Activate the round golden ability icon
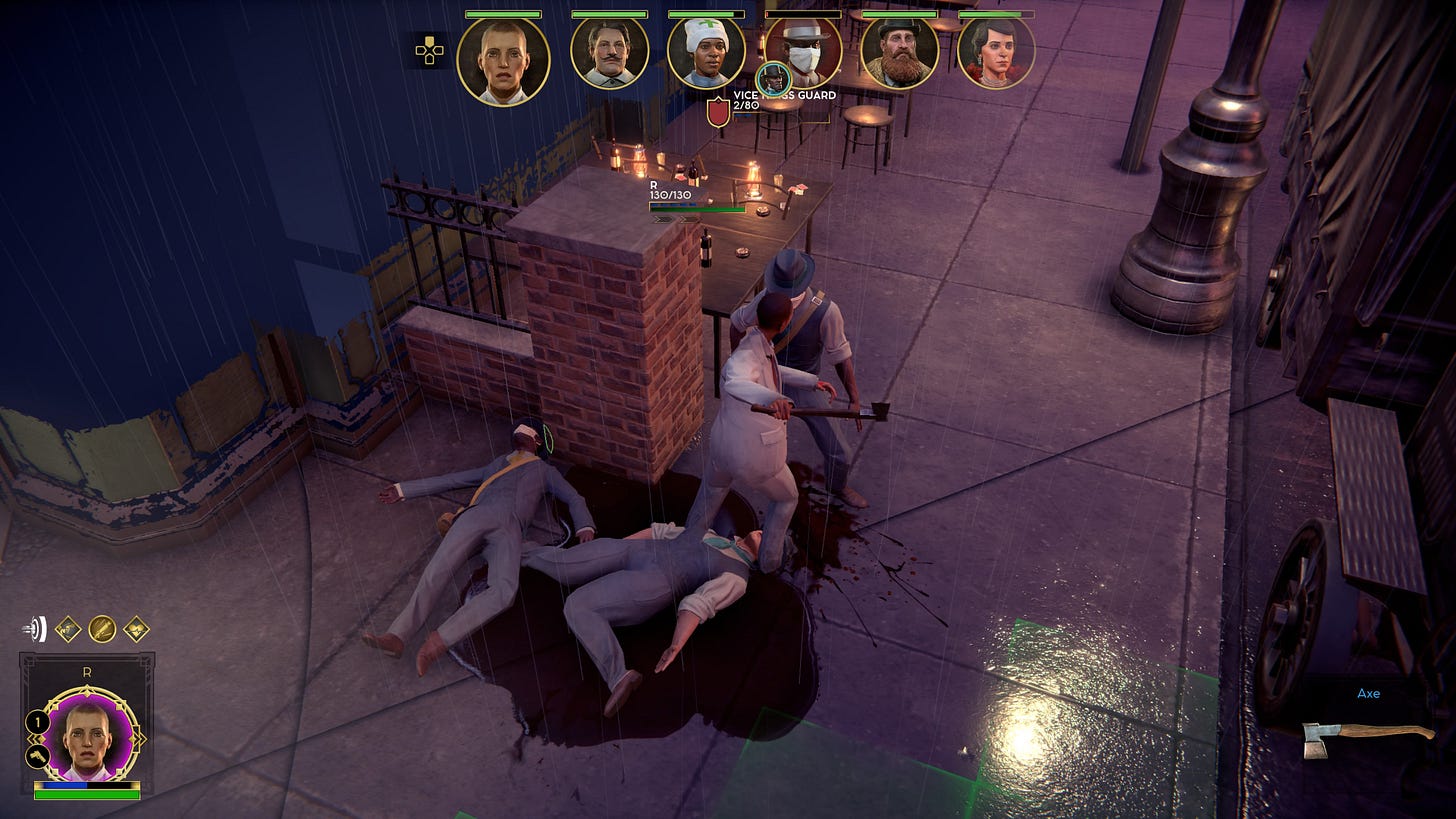 tap(102, 629)
